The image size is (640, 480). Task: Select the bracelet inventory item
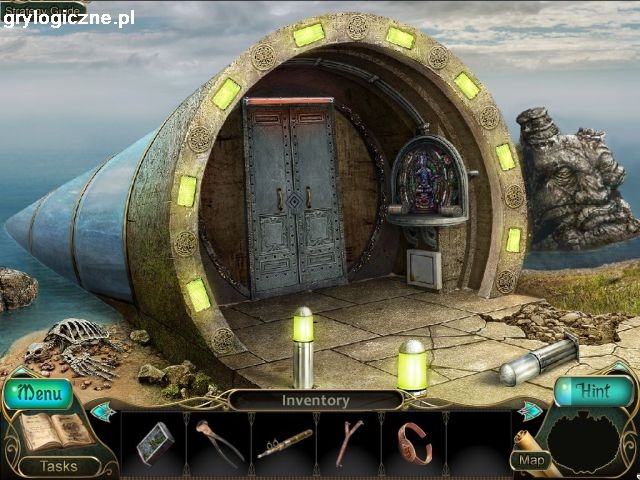pyautogui.click(x=414, y=442)
